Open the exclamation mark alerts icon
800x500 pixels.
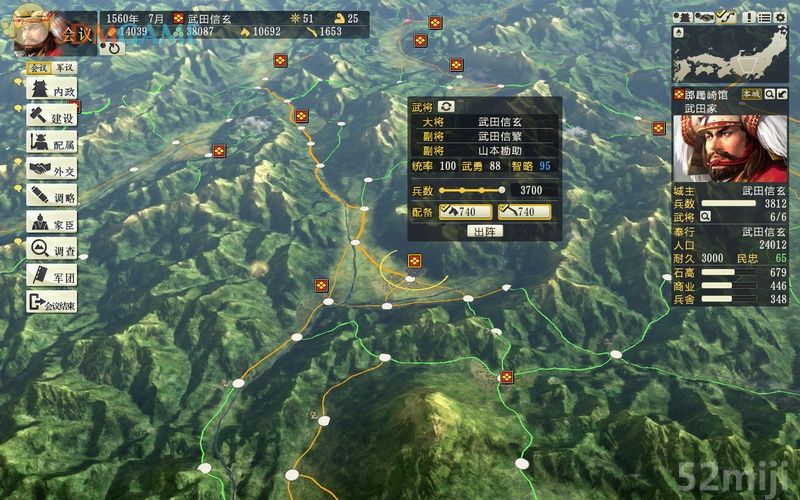[x=751, y=16]
